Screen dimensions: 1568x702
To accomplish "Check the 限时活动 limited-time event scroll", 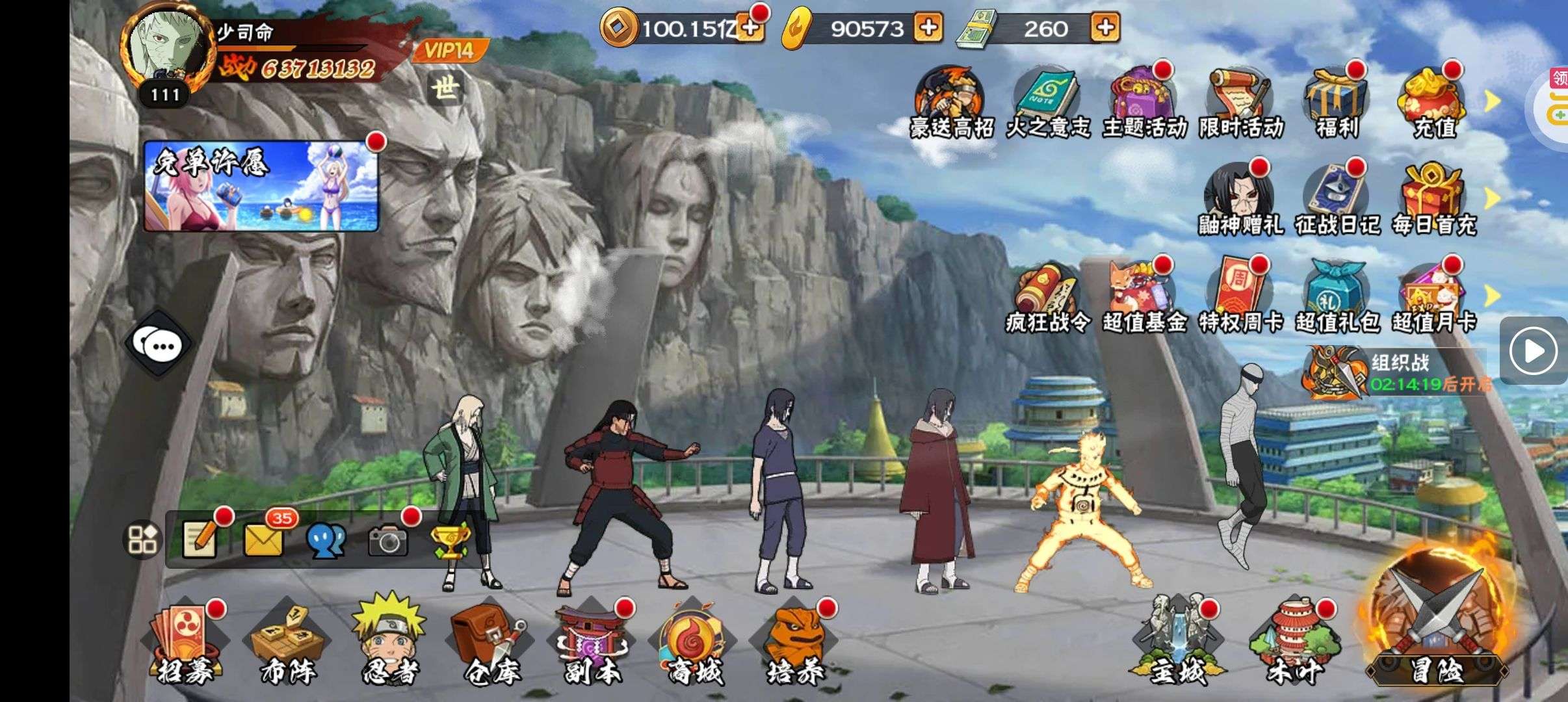I will [x=1240, y=104].
